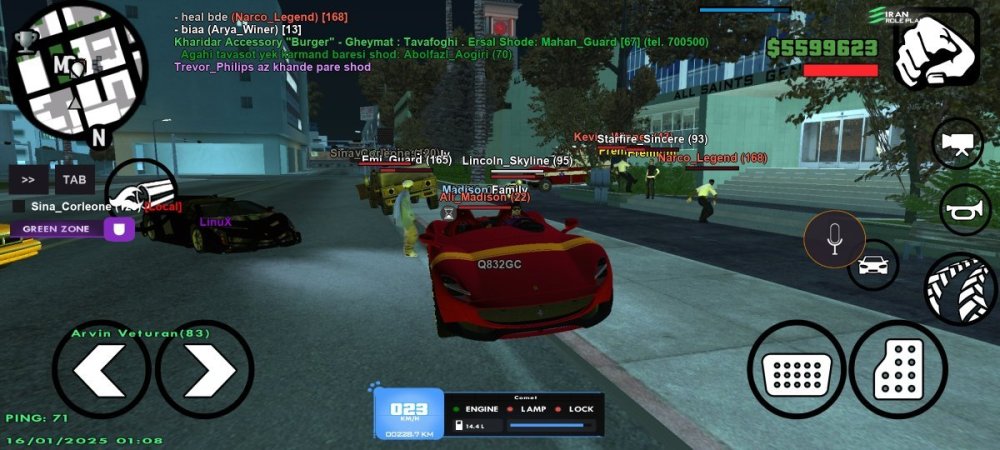The height and width of the screenshot is (450, 1000).
Task: Open the TAB player list
Action: click(74, 180)
